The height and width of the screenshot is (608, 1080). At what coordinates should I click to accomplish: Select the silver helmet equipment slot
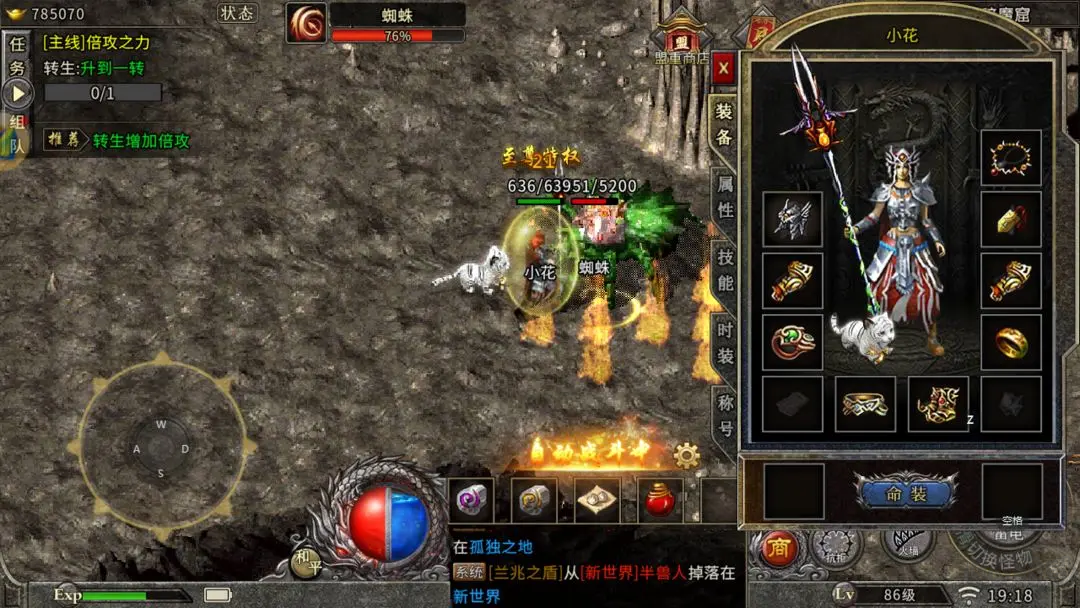click(792, 220)
